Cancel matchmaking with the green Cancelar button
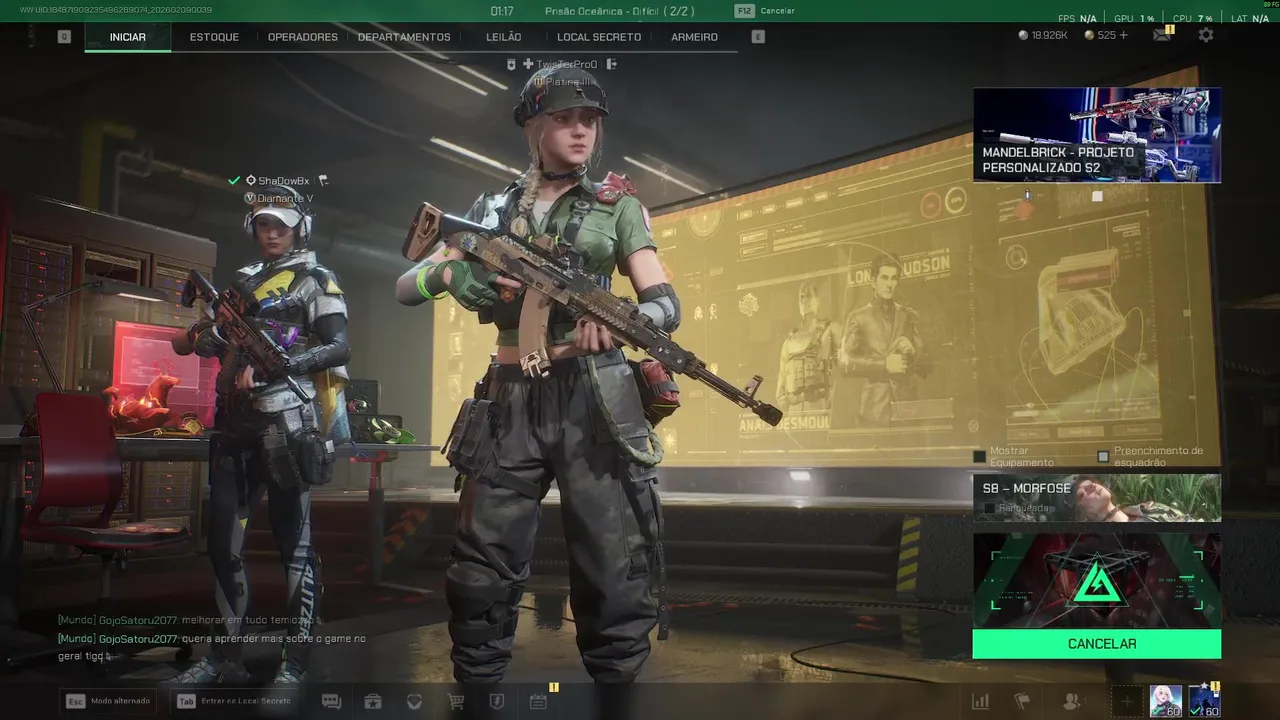1280x720 pixels. coord(1097,644)
